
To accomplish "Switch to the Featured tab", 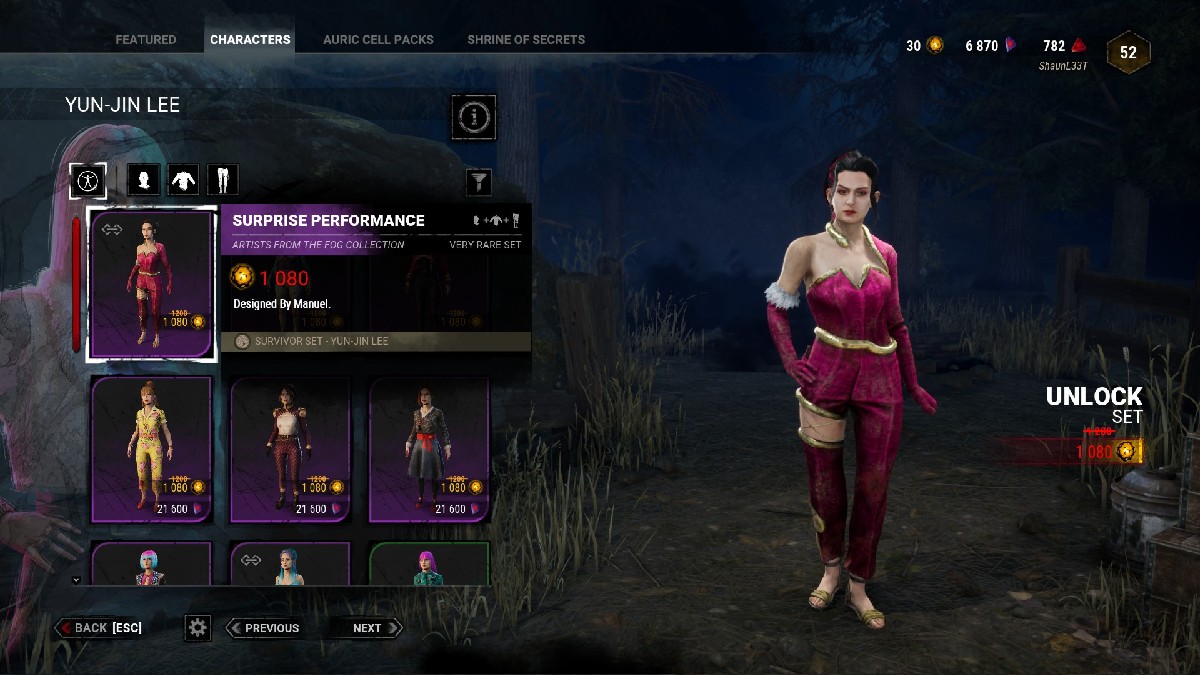I will (145, 40).
